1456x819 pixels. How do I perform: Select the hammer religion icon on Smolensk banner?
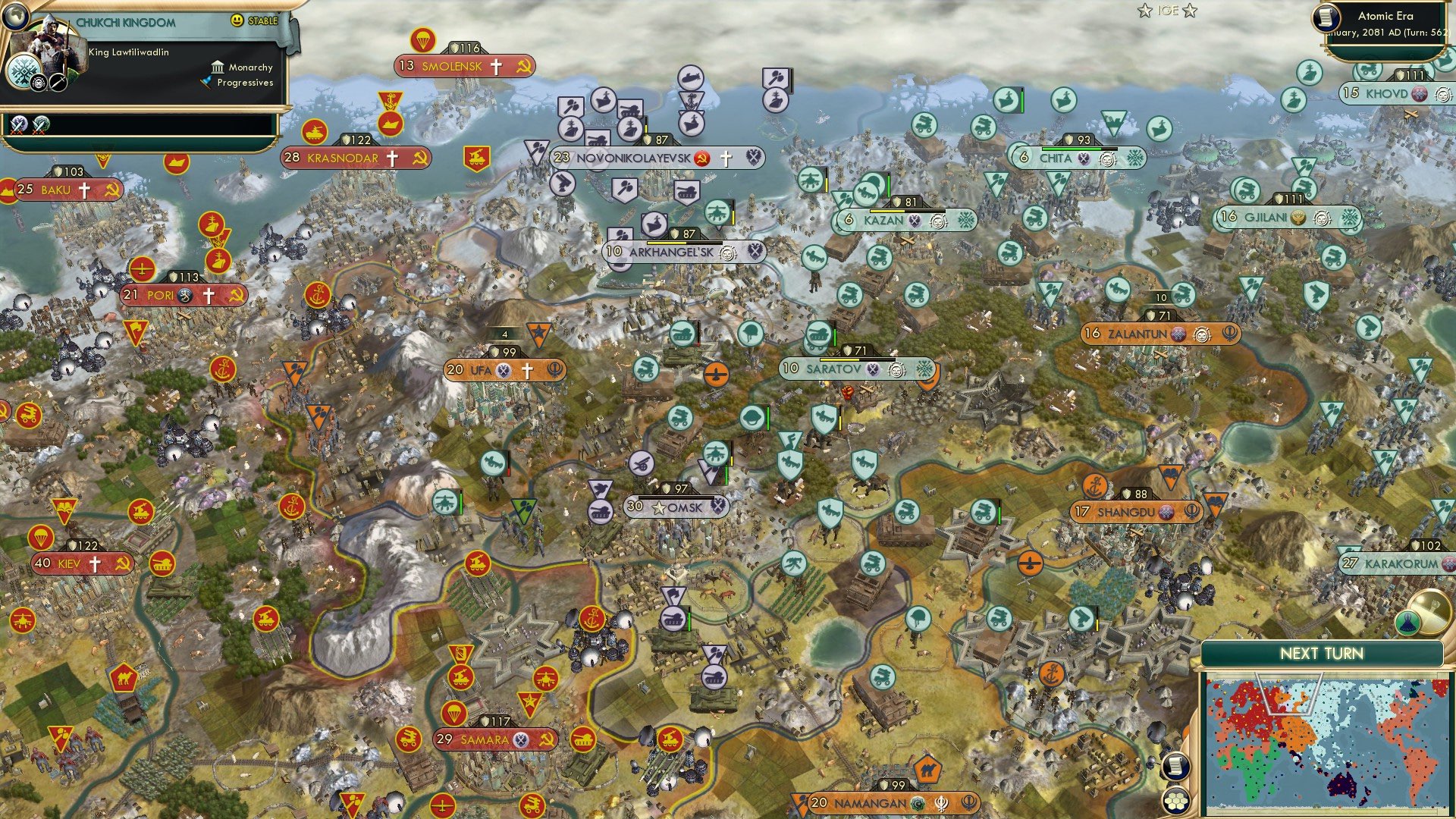tap(522, 66)
